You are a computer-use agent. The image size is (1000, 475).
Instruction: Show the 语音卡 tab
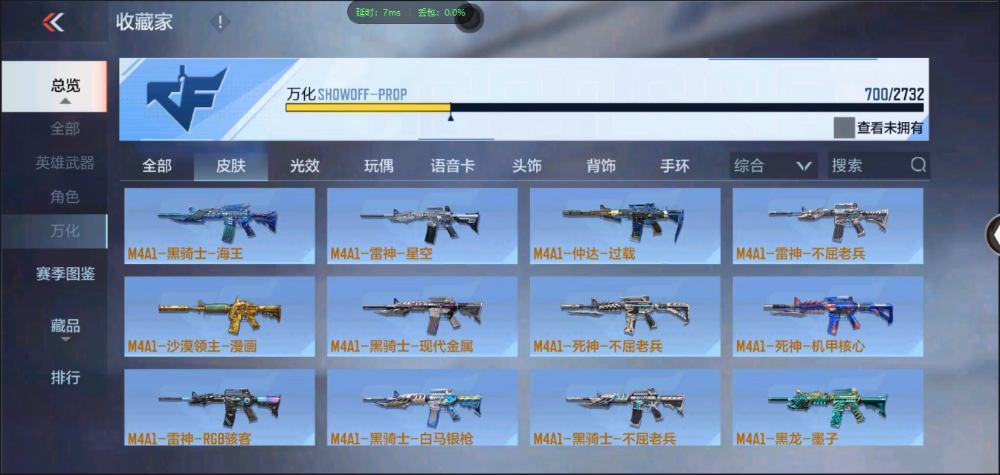click(x=452, y=166)
